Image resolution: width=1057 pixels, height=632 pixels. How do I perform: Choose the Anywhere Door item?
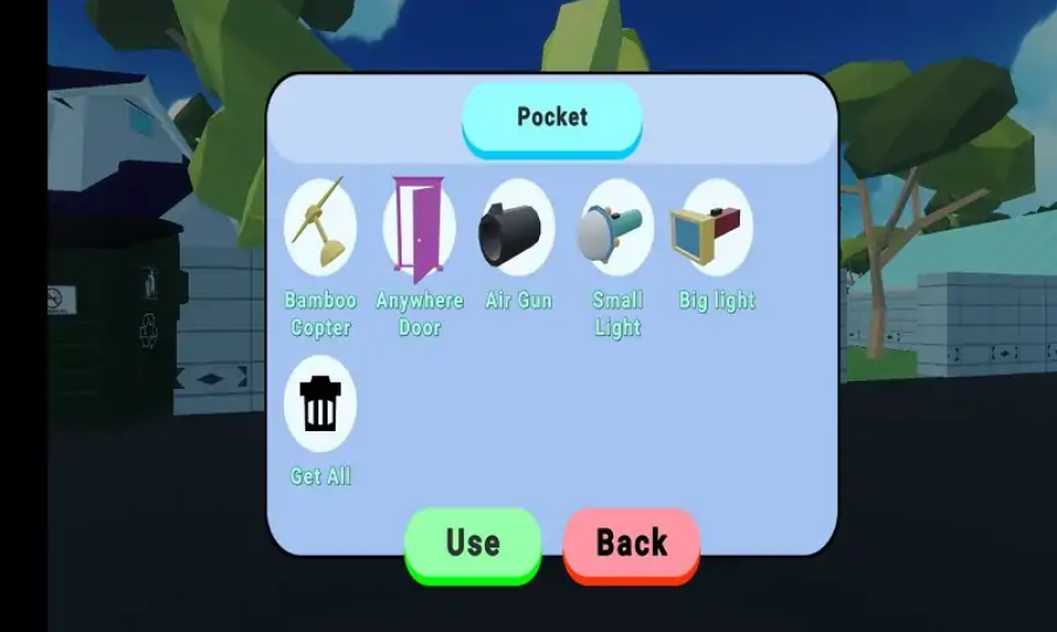[x=419, y=228]
